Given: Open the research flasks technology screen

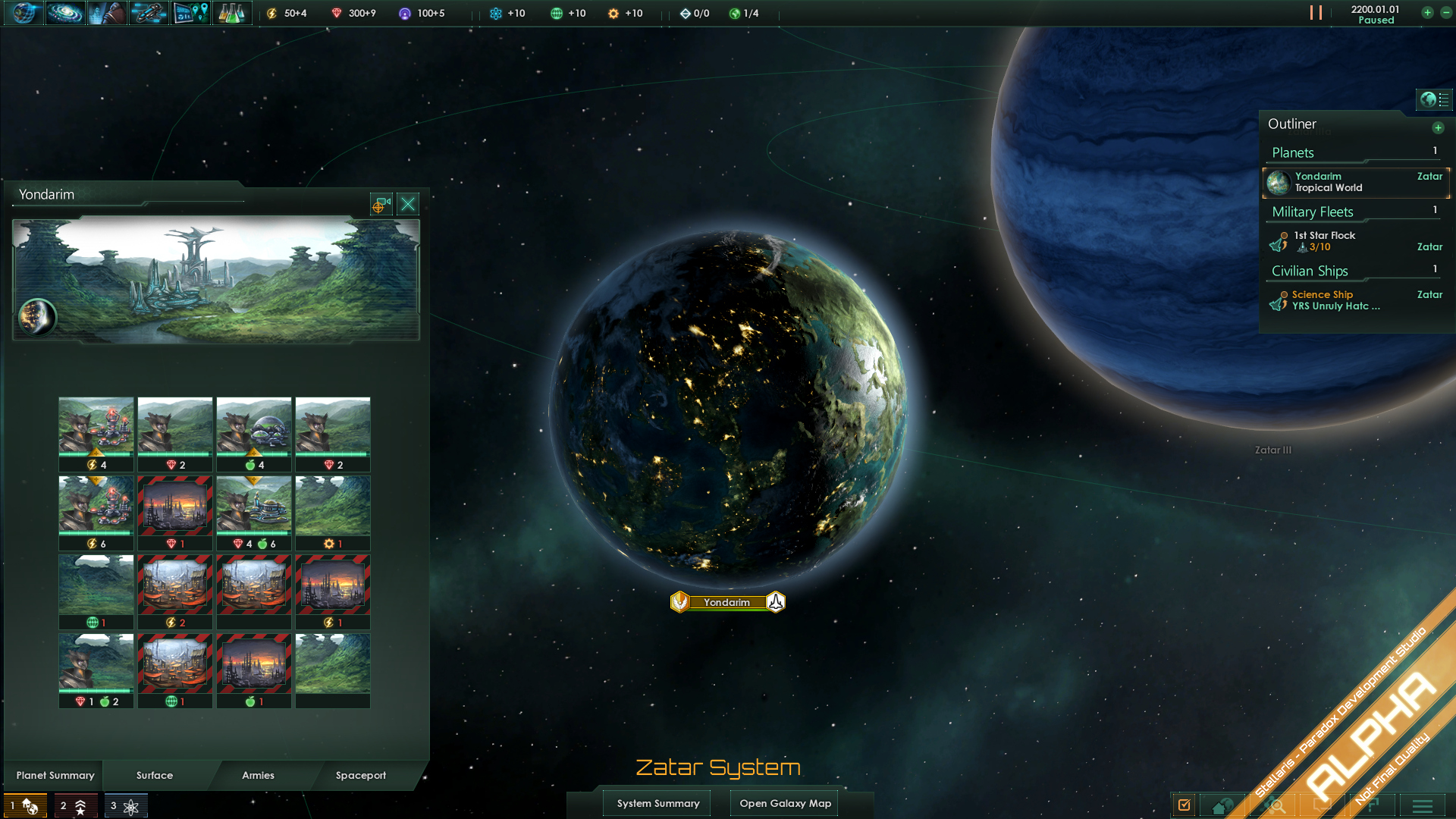Looking at the screenshot, I should (x=231, y=13).
